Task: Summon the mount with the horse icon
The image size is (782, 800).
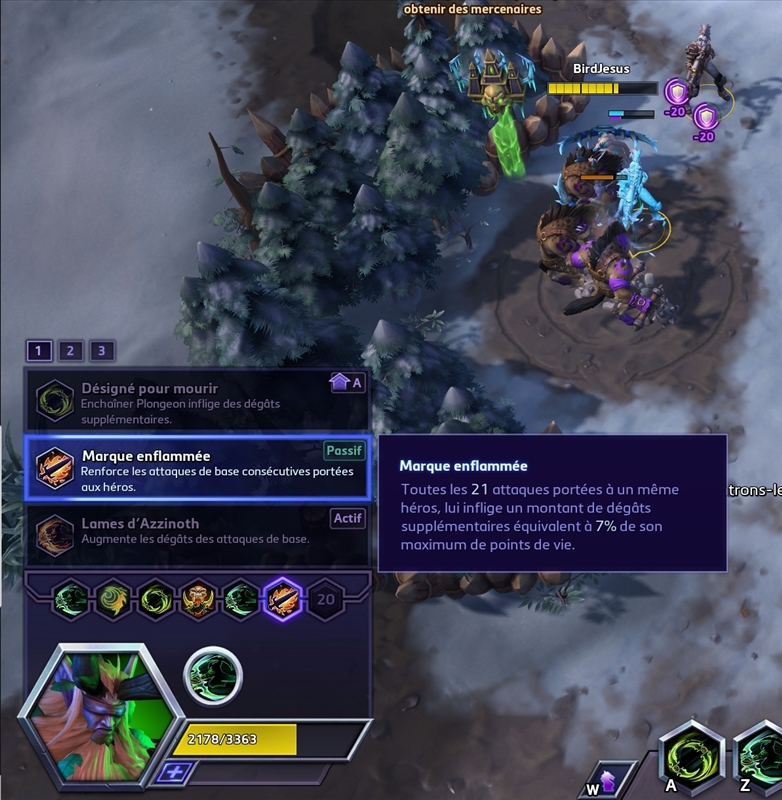Action: (x=607, y=778)
